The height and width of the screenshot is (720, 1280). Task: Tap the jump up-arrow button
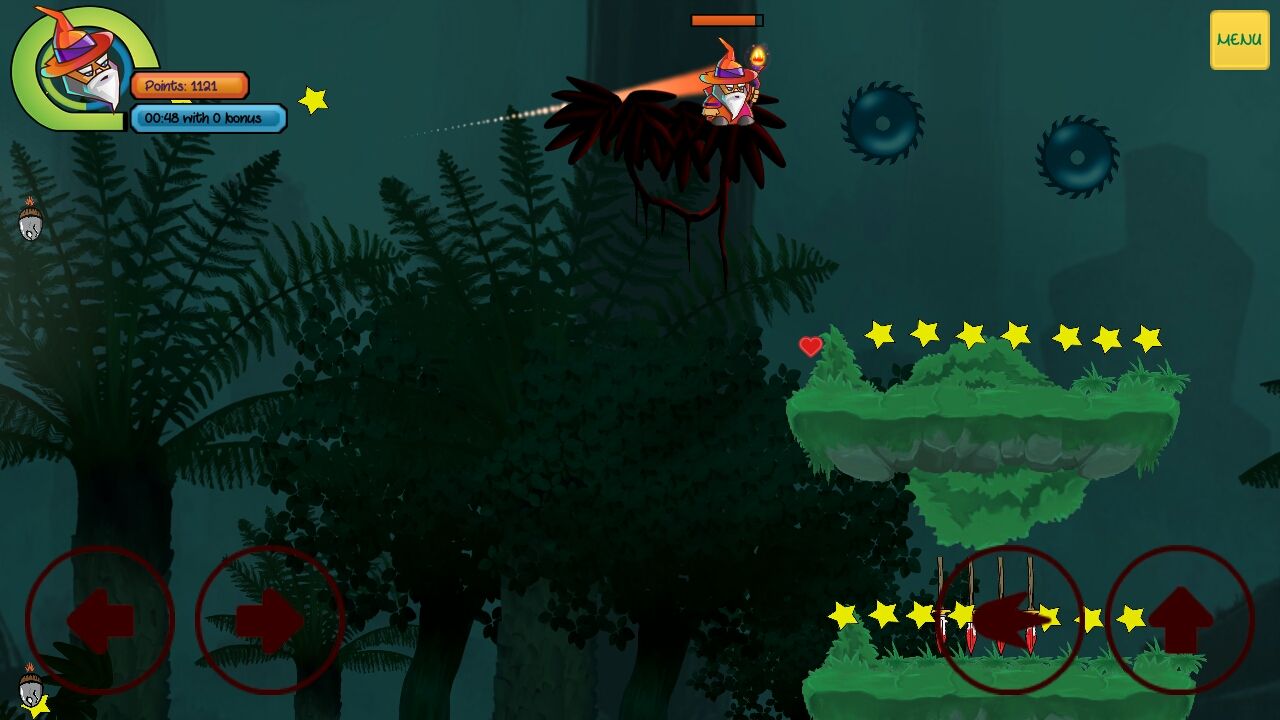coord(1180,620)
